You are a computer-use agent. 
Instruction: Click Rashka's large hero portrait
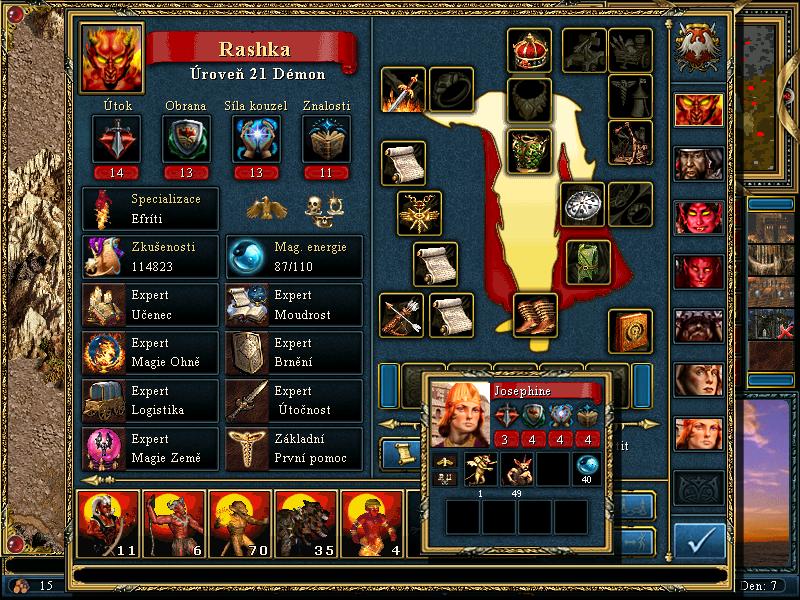[112, 57]
